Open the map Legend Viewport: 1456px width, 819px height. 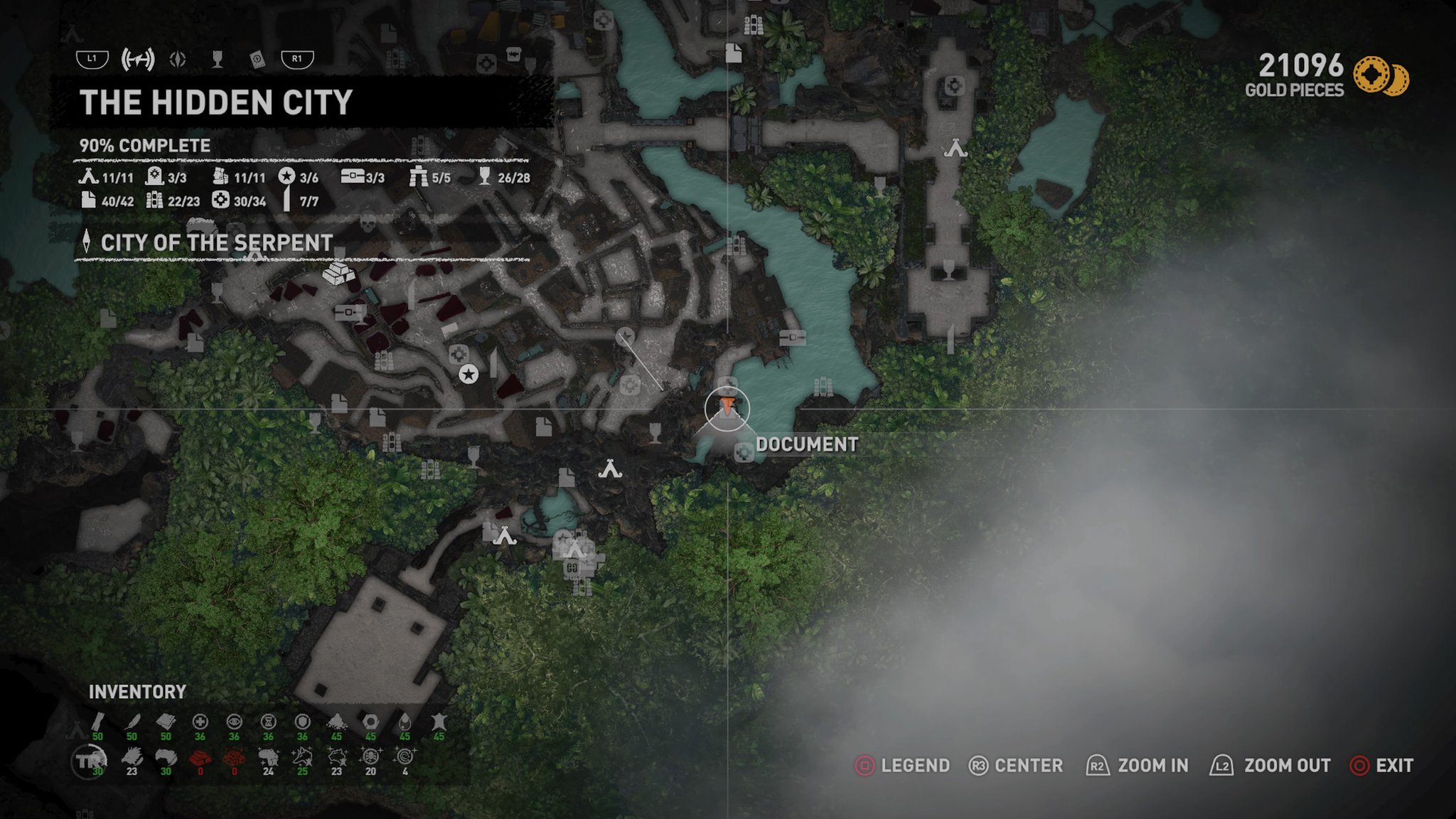click(x=901, y=766)
